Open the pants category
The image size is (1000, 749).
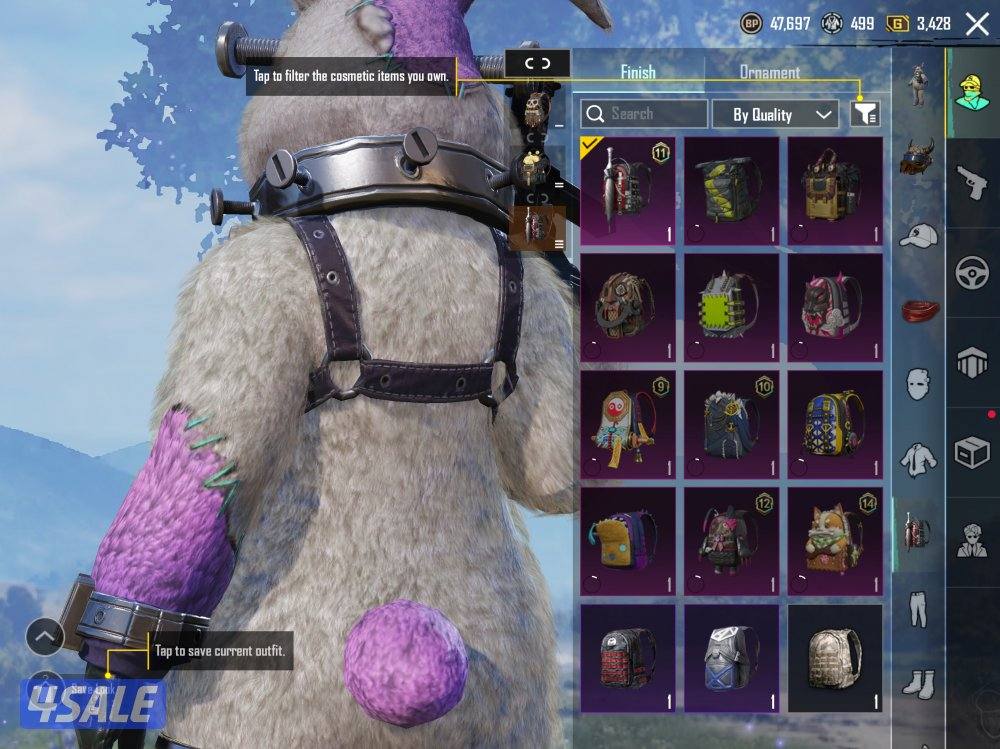pyautogui.click(x=917, y=608)
